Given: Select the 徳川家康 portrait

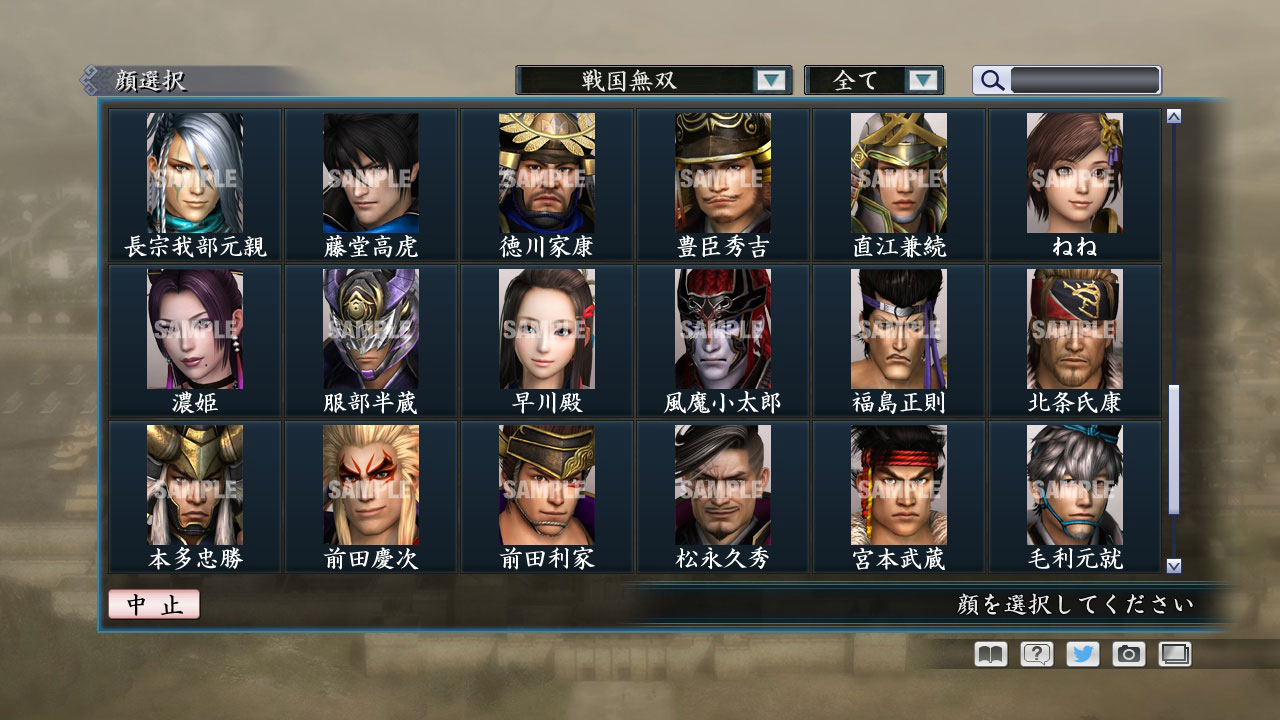Looking at the screenshot, I should click(x=547, y=175).
